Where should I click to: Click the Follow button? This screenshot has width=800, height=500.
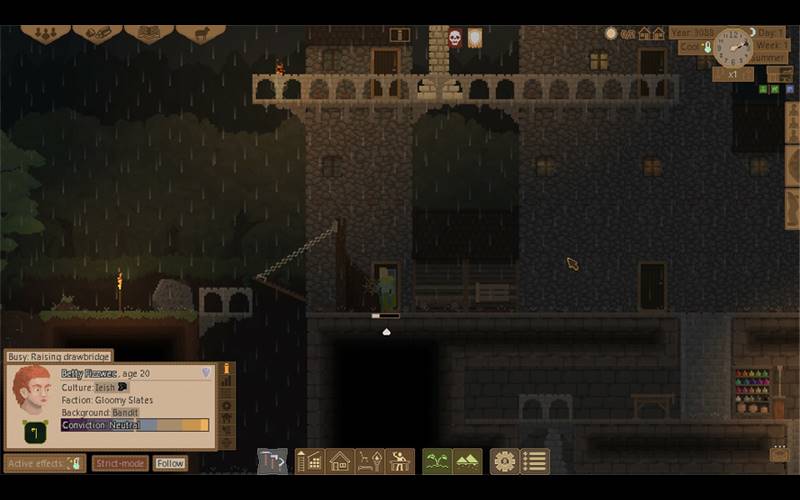pyautogui.click(x=170, y=464)
